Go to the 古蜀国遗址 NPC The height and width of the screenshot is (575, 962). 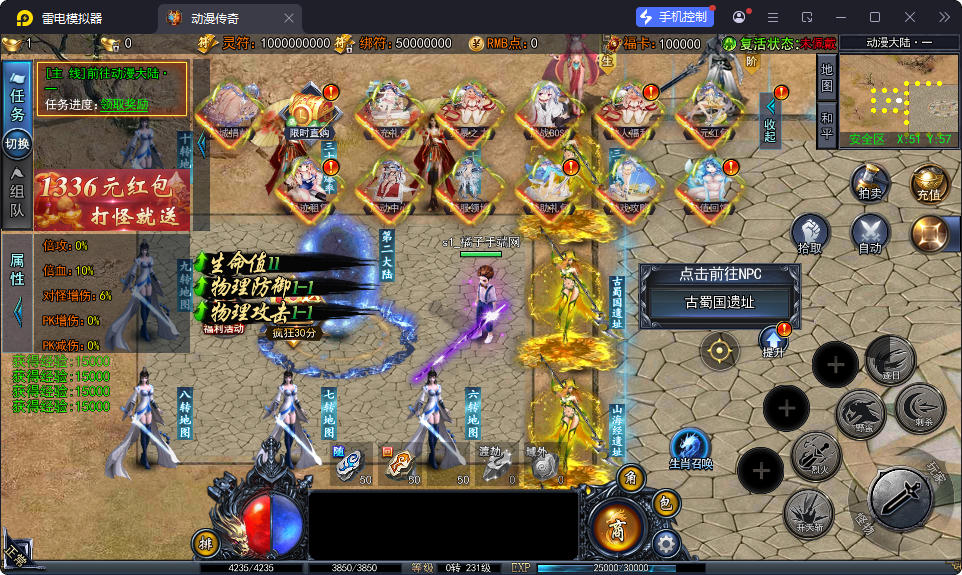(x=719, y=302)
